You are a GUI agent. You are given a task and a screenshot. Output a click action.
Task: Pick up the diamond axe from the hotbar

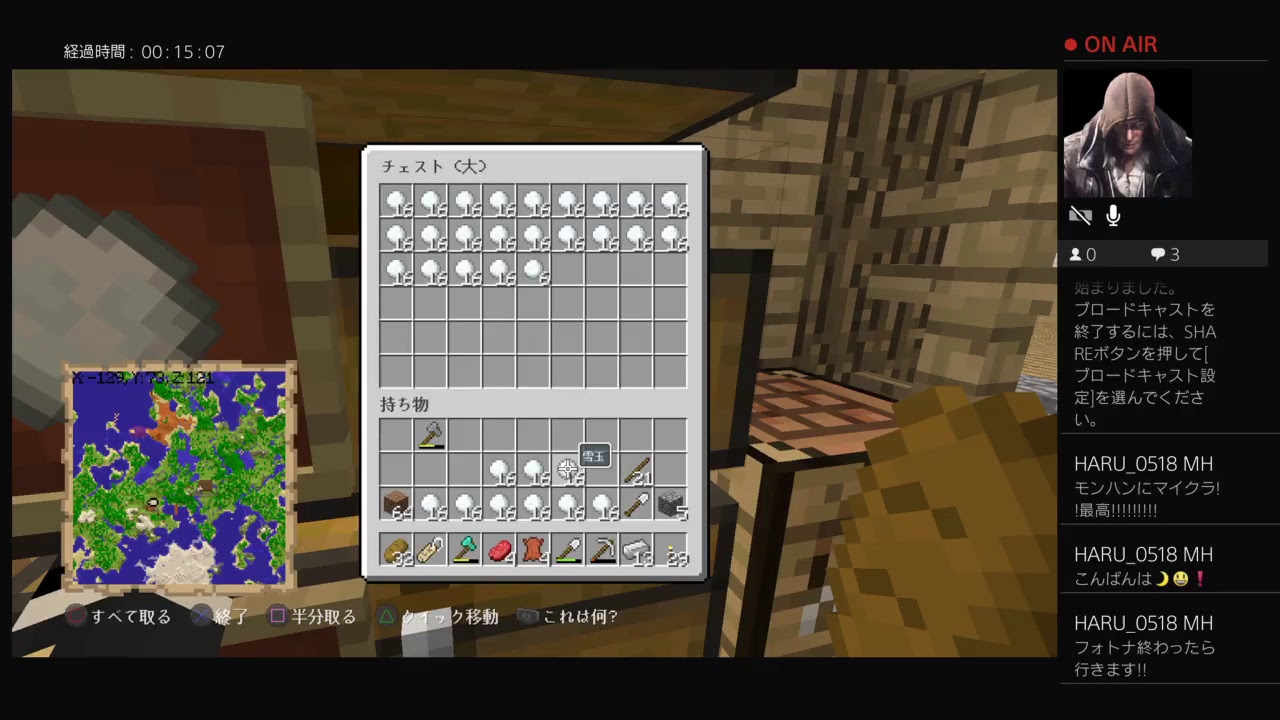[465, 550]
